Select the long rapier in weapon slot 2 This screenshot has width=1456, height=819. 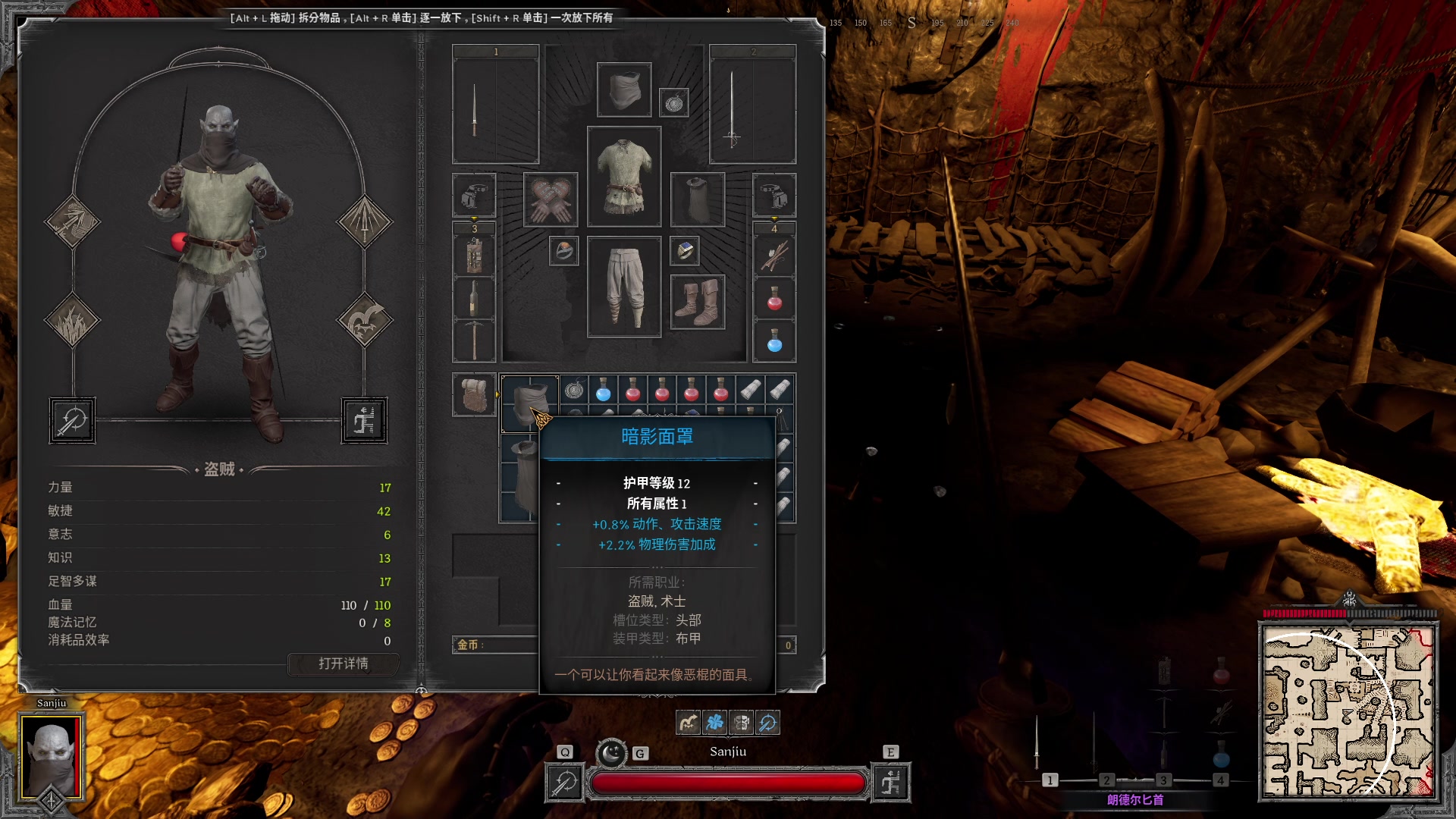click(x=731, y=106)
